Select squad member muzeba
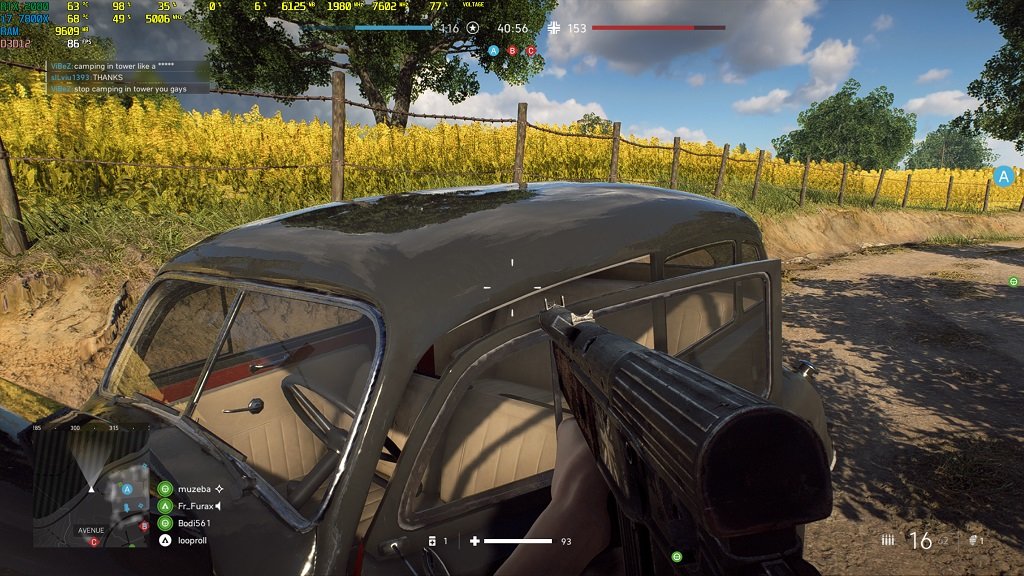 tap(165, 489)
